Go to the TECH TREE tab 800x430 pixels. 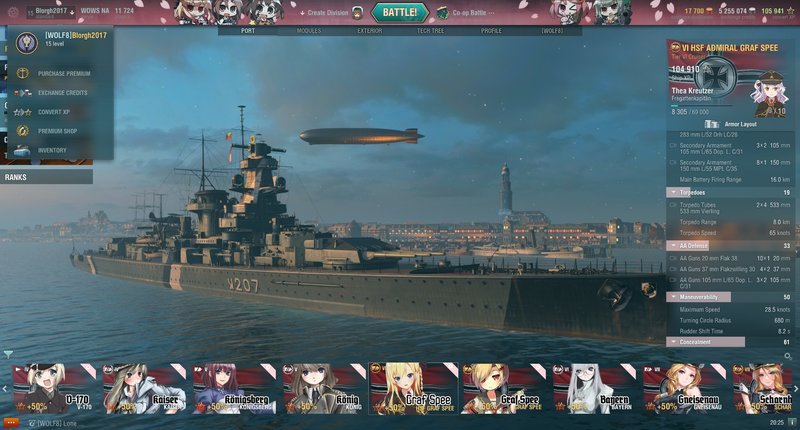(431, 31)
